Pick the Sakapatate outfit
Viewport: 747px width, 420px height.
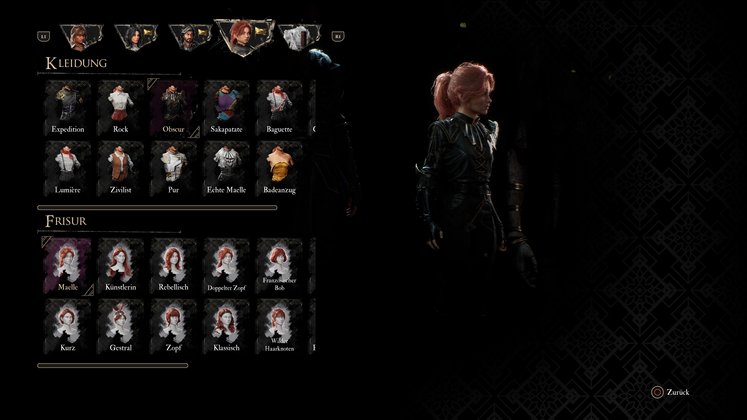(x=224, y=106)
